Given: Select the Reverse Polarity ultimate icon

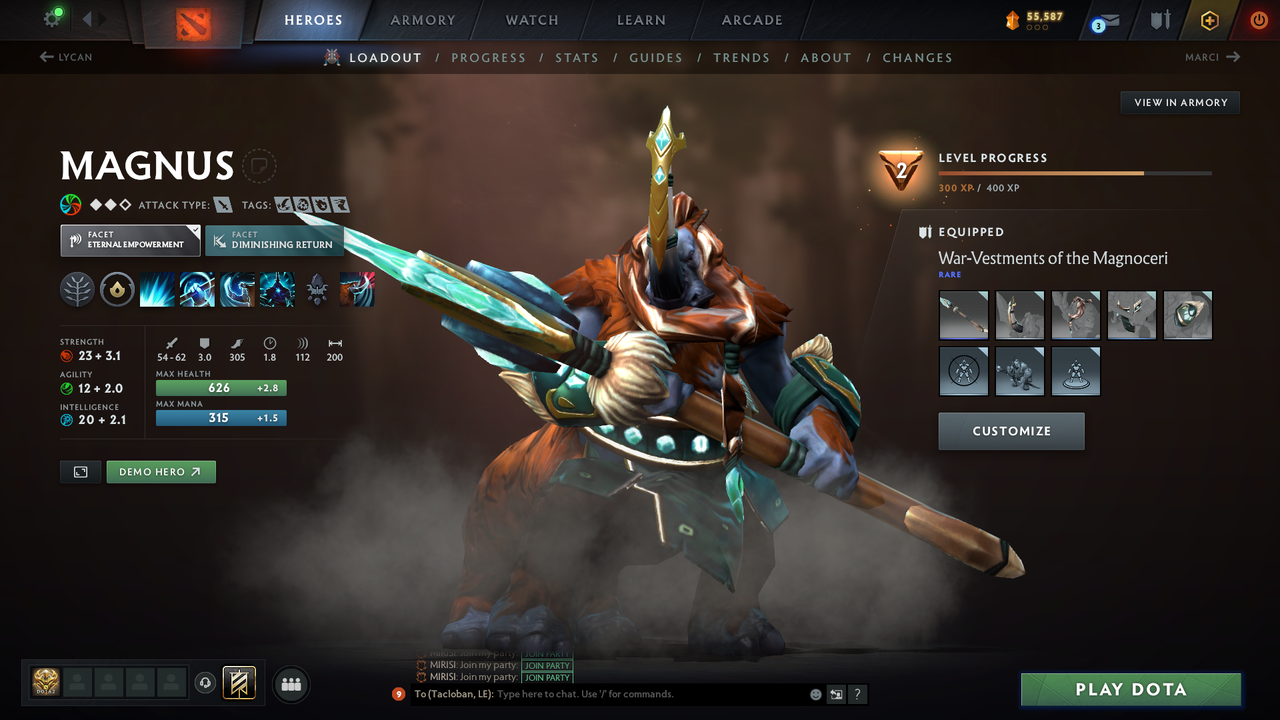Looking at the screenshot, I should pos(277,289).
